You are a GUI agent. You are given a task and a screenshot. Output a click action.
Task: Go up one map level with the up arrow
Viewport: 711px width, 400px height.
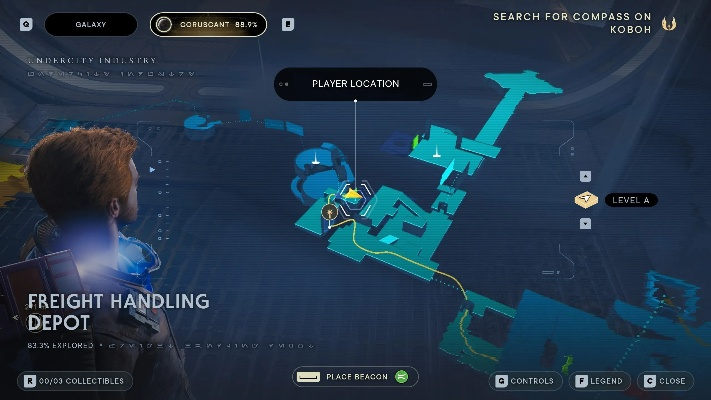click(585, 177)
